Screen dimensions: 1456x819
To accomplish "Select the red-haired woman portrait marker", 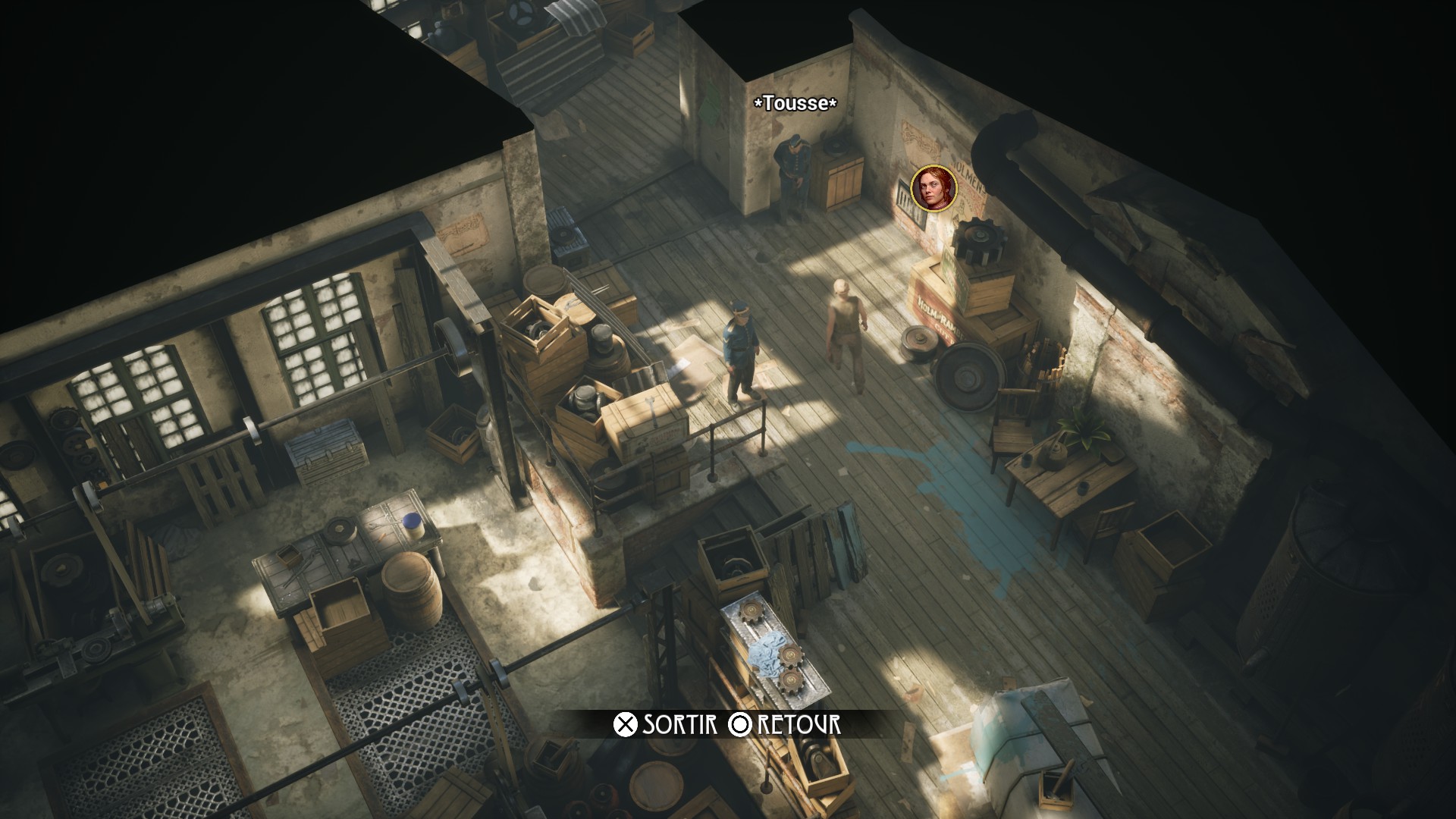I will [934, 188].
